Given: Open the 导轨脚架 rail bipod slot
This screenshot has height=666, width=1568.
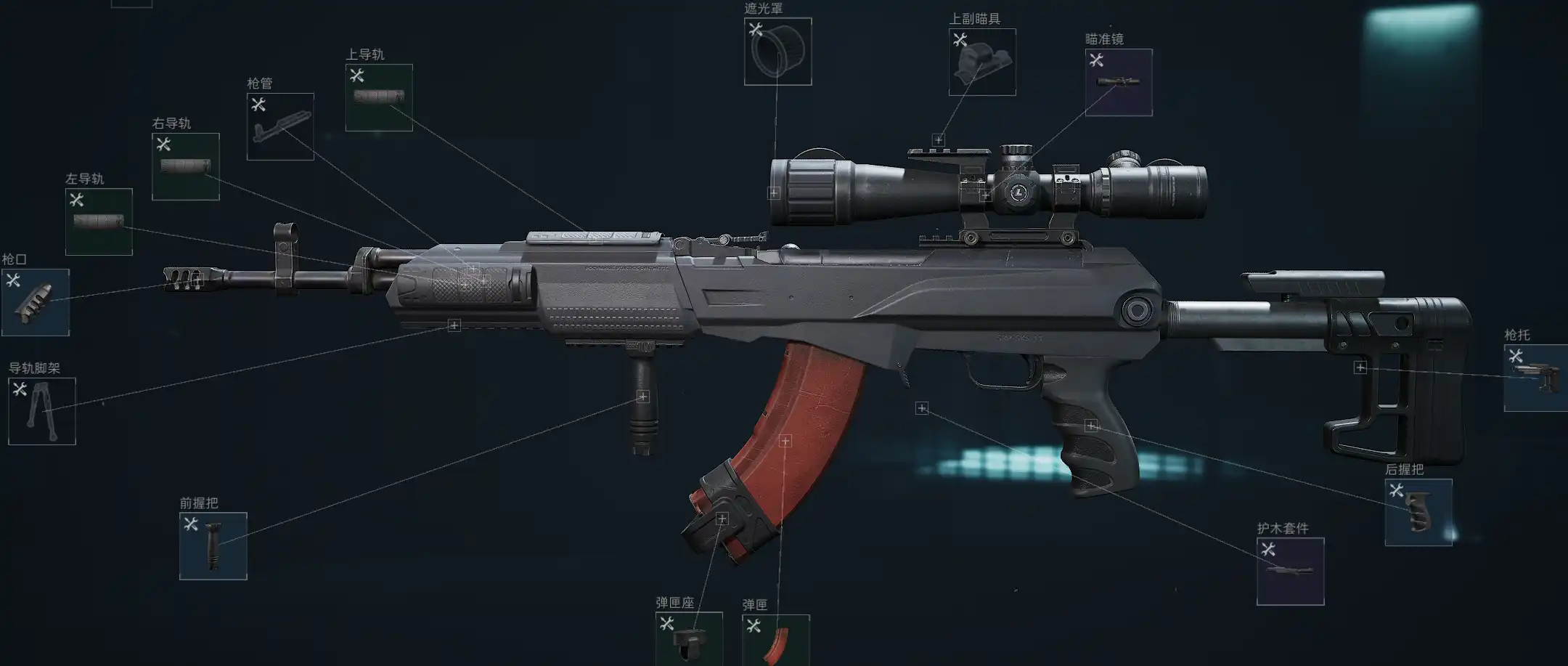Looking at the screenshot, I should [x=42, y=411].
